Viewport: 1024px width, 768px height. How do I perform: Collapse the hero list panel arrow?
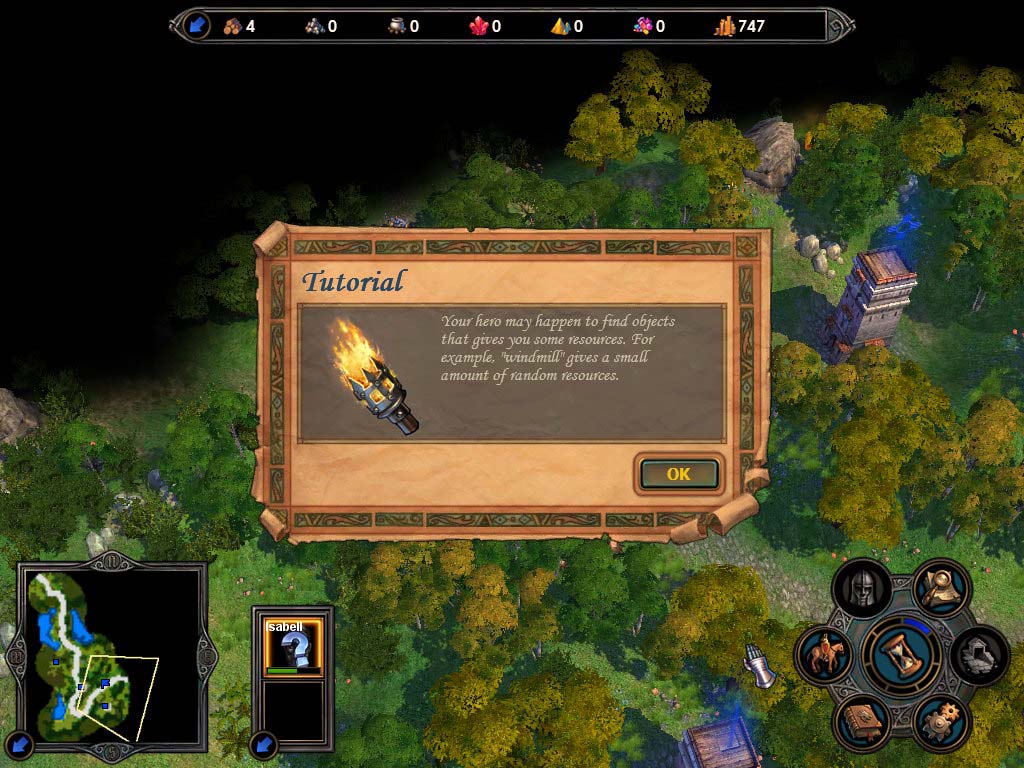pos(264,744)
